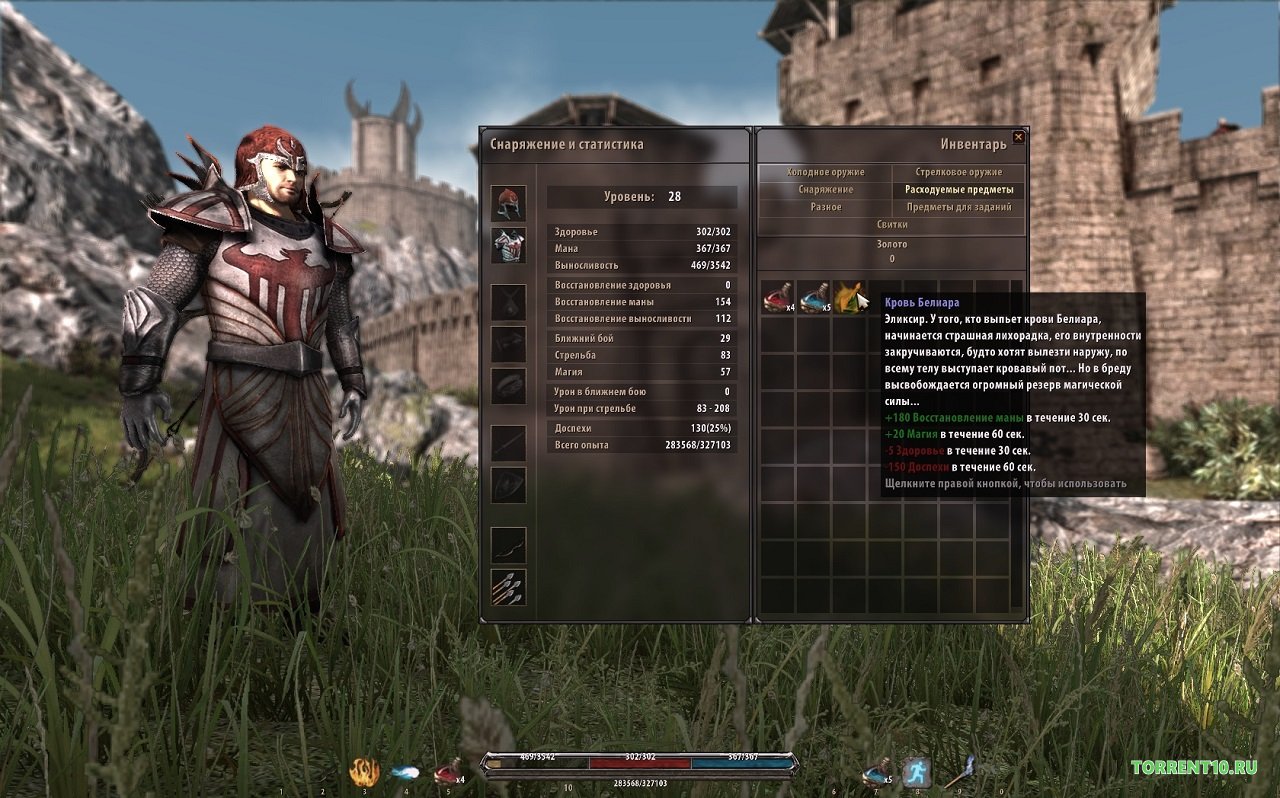Viewport: 1280px width, 798px height.
Task: Select the red health potion in inventory
Action: (x=777, y=297)
